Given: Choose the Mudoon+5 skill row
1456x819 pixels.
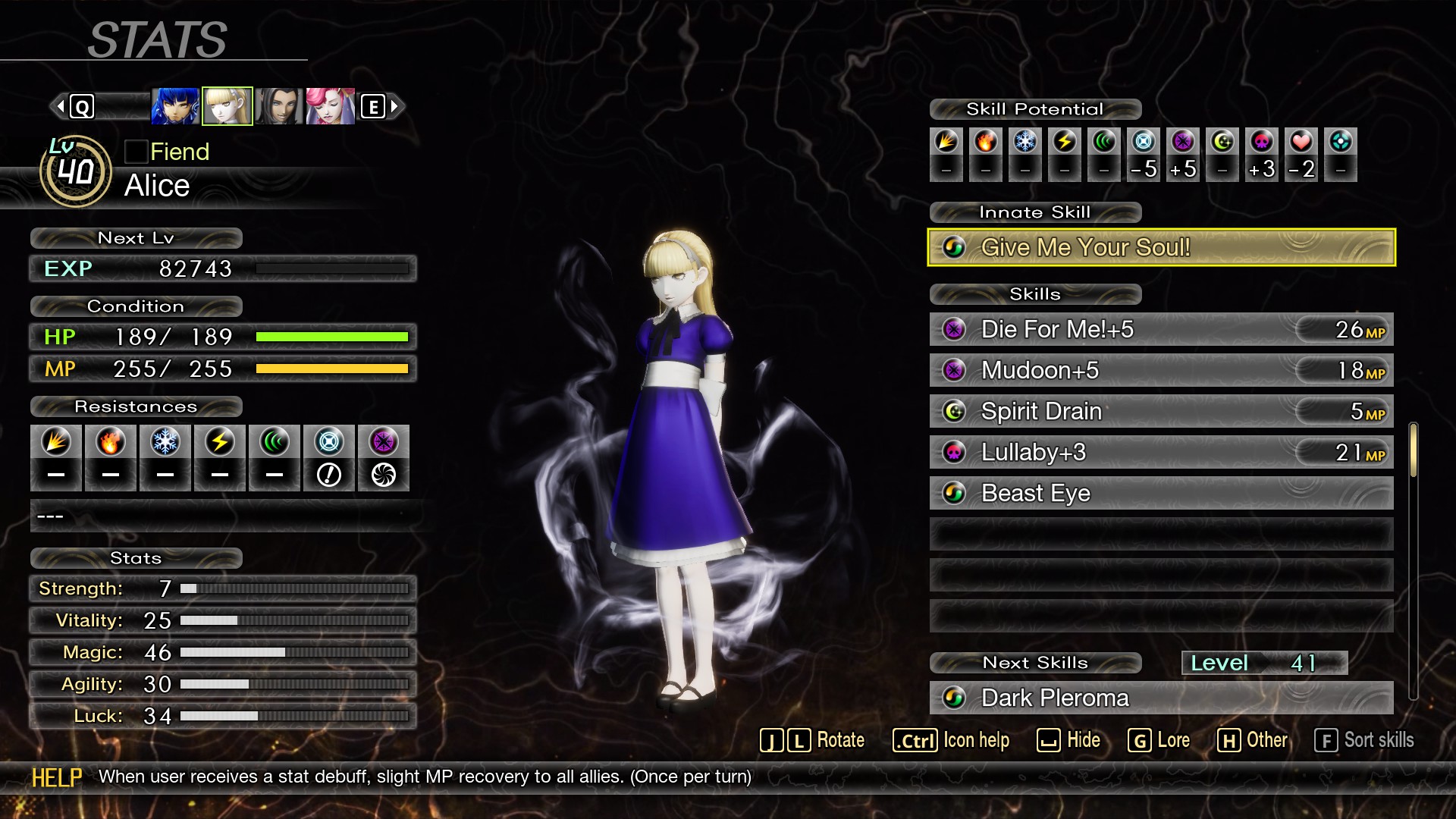Looking at the screenshot, I should click(1161, 370).
